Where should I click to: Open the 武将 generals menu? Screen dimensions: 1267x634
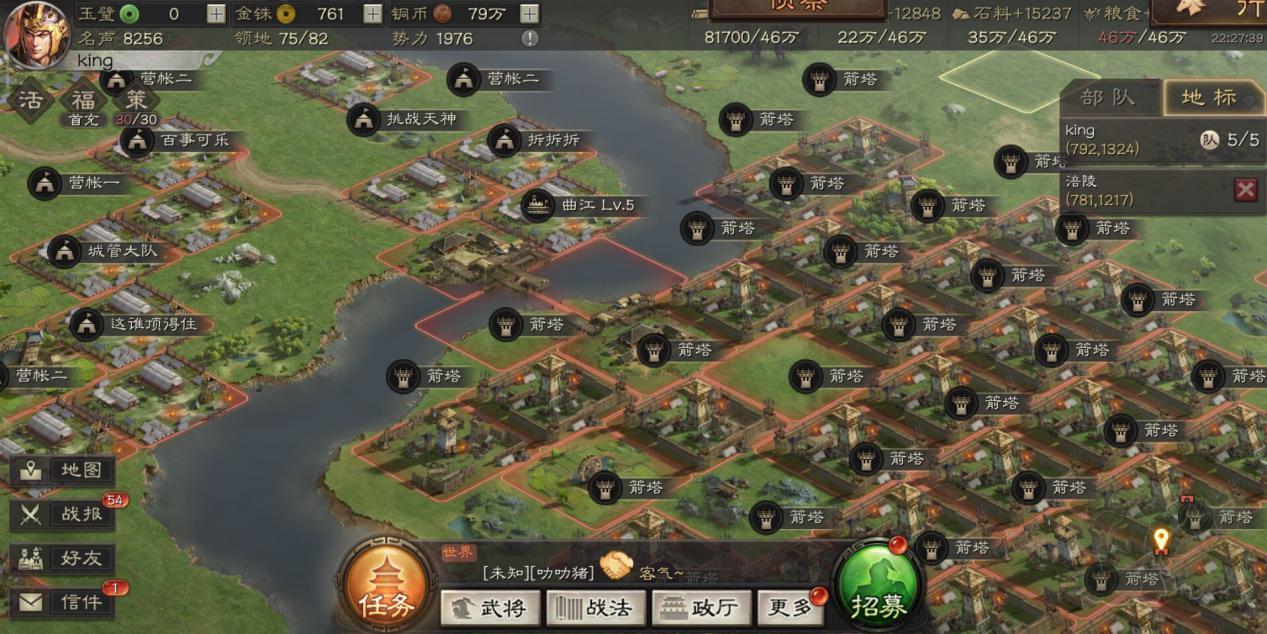(491, 607)
